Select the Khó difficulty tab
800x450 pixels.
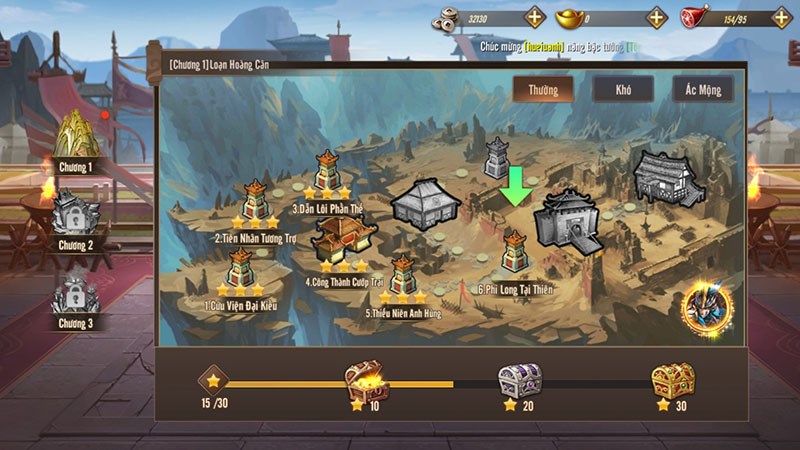click(x=623, y=89)
